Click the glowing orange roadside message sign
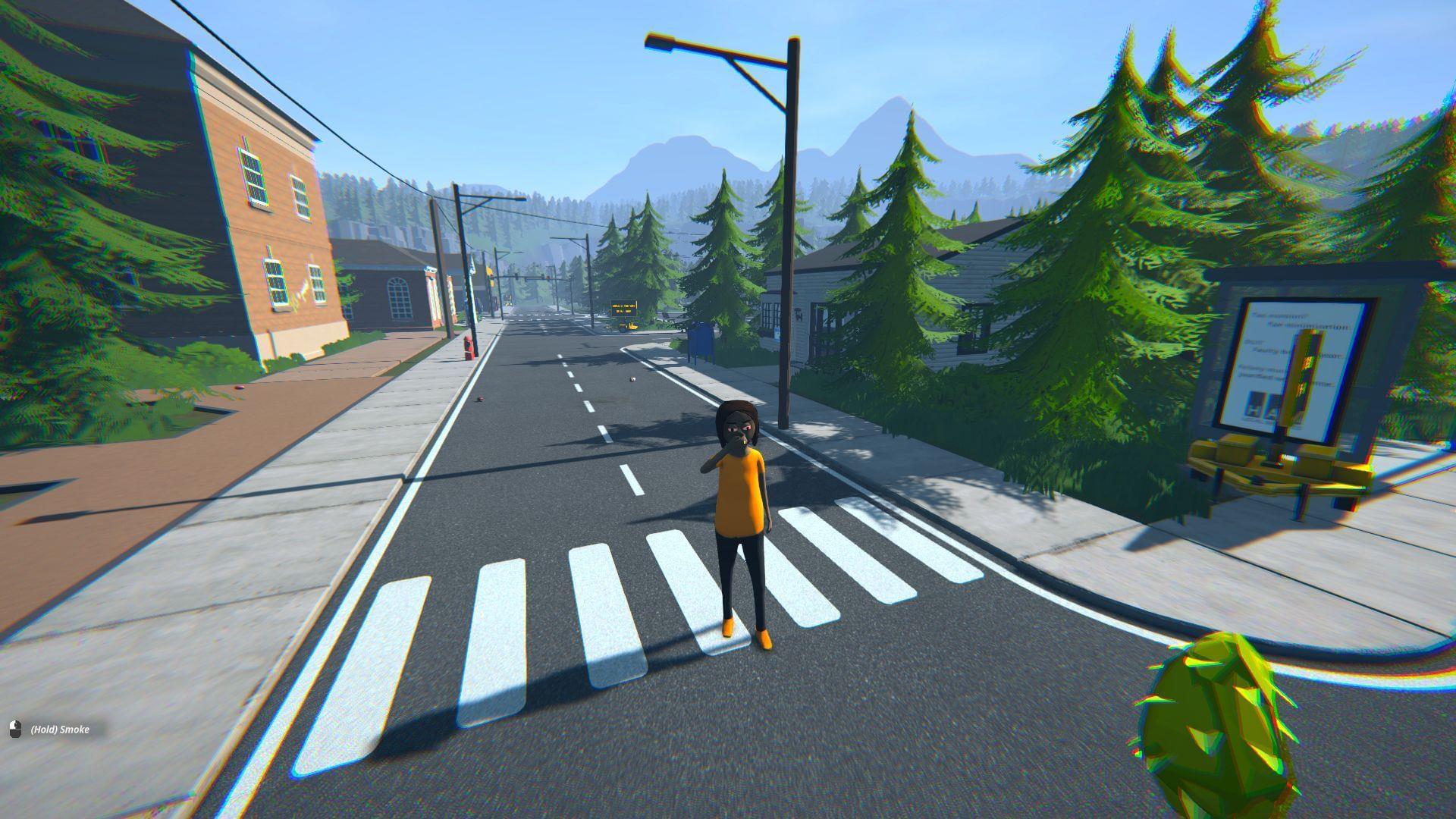 (624, 306)
